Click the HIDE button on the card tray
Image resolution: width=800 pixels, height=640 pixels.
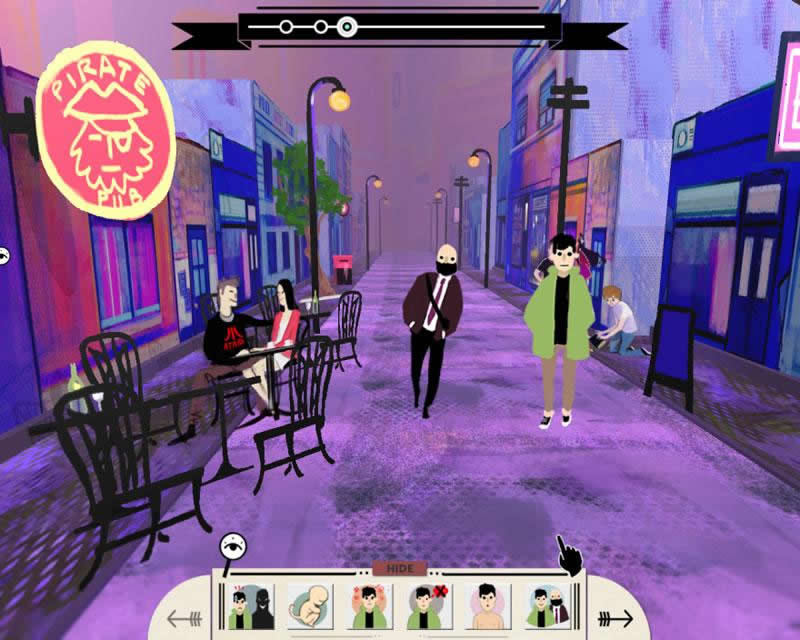399,568
